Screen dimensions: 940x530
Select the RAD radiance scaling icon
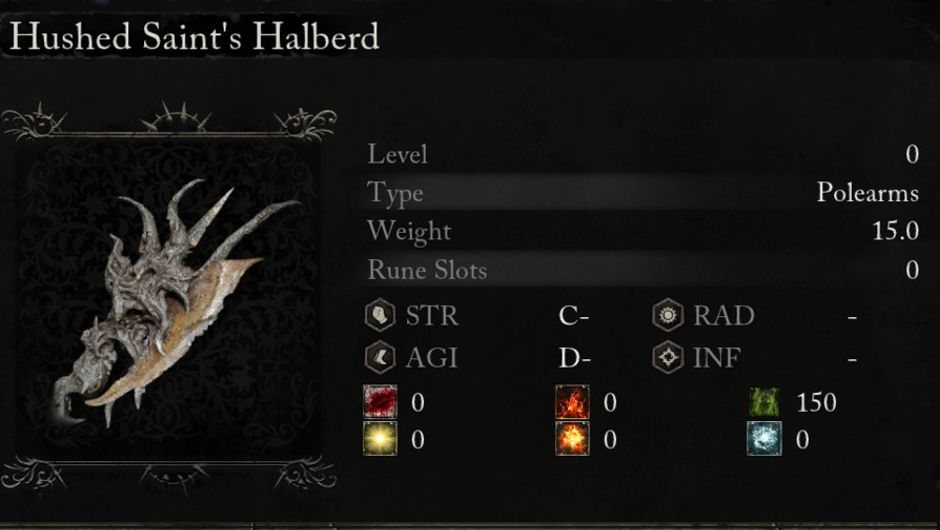click(x=667, y=316)
